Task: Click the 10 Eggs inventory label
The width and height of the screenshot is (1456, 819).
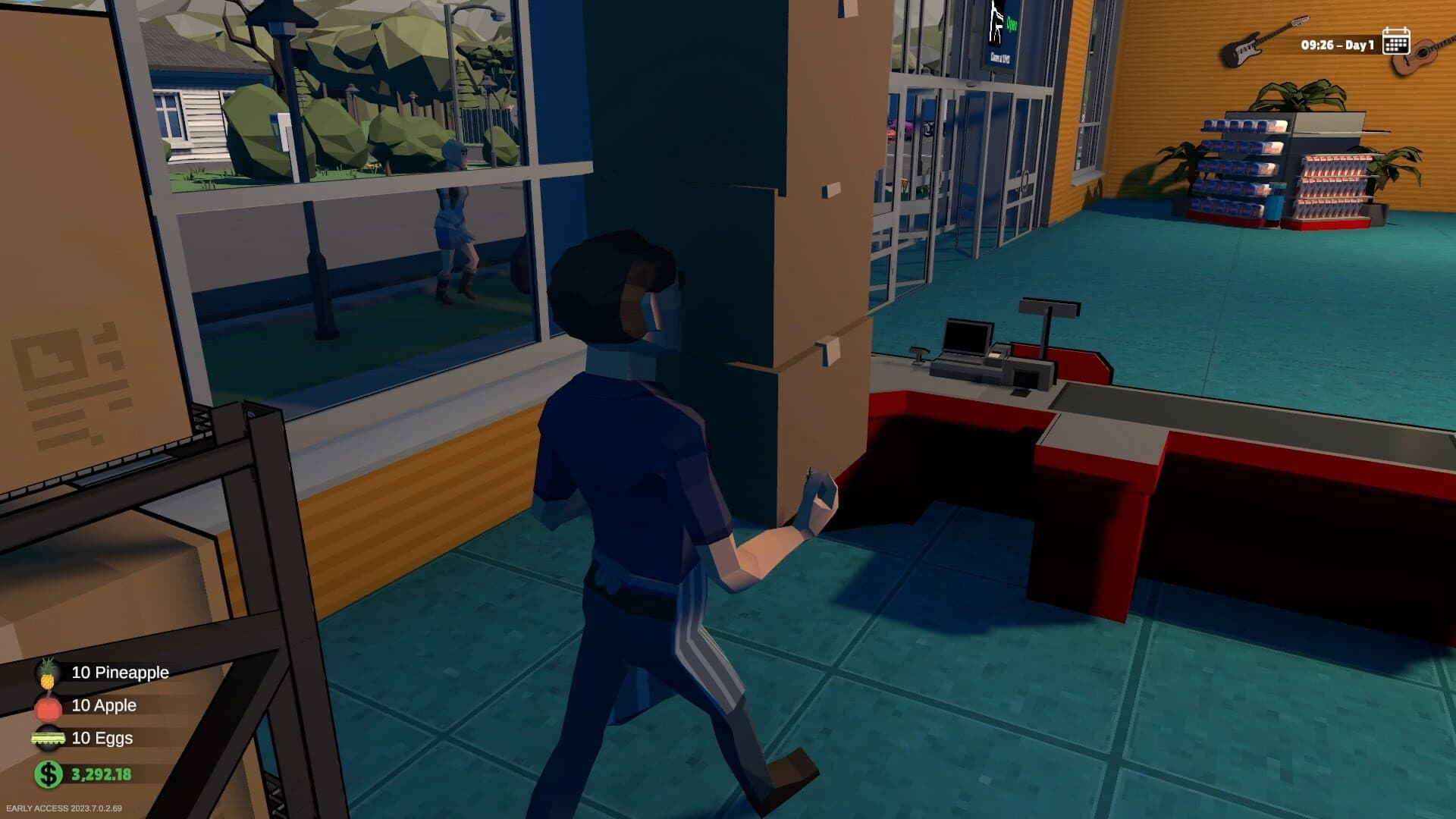Action: (102, 737)
